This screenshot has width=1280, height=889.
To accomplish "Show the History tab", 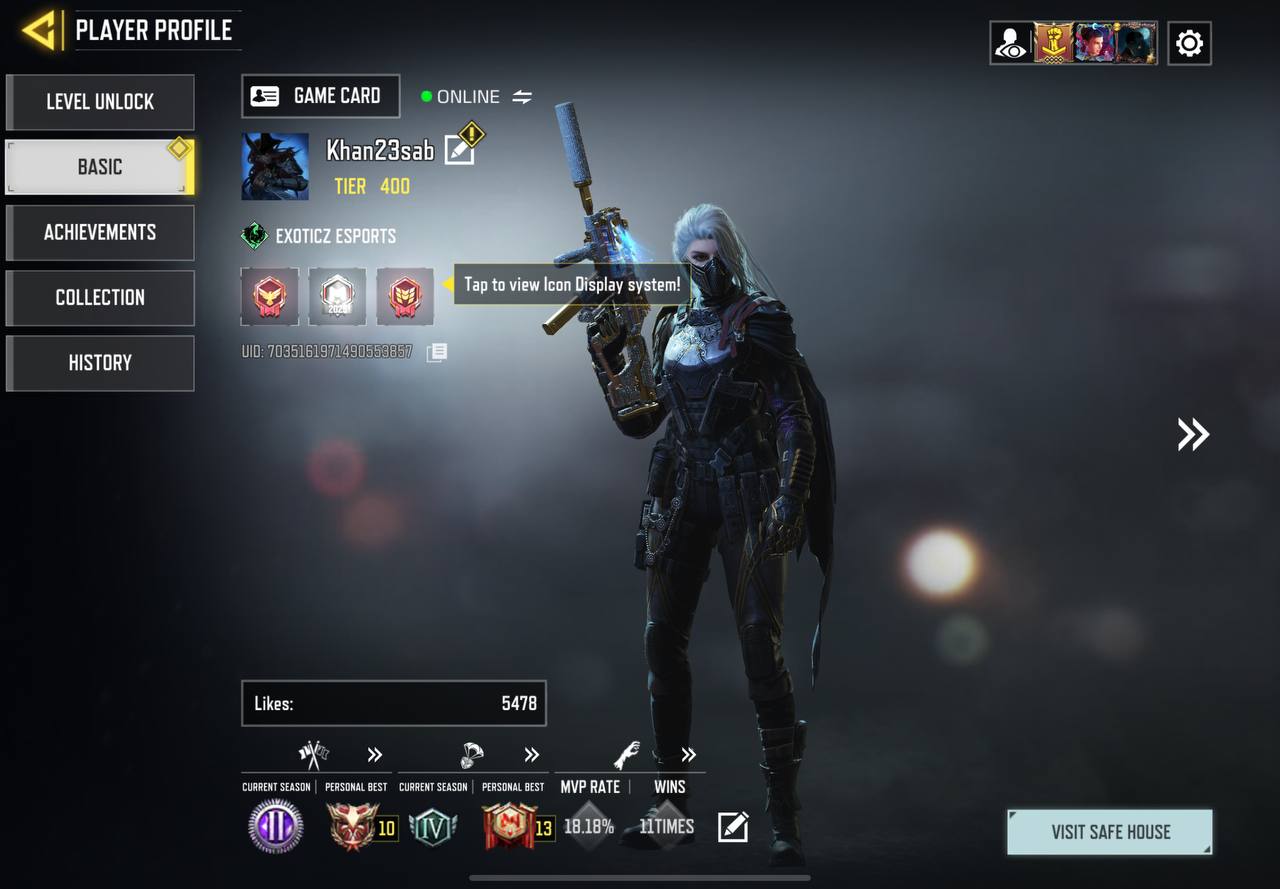I will [100, 362].
